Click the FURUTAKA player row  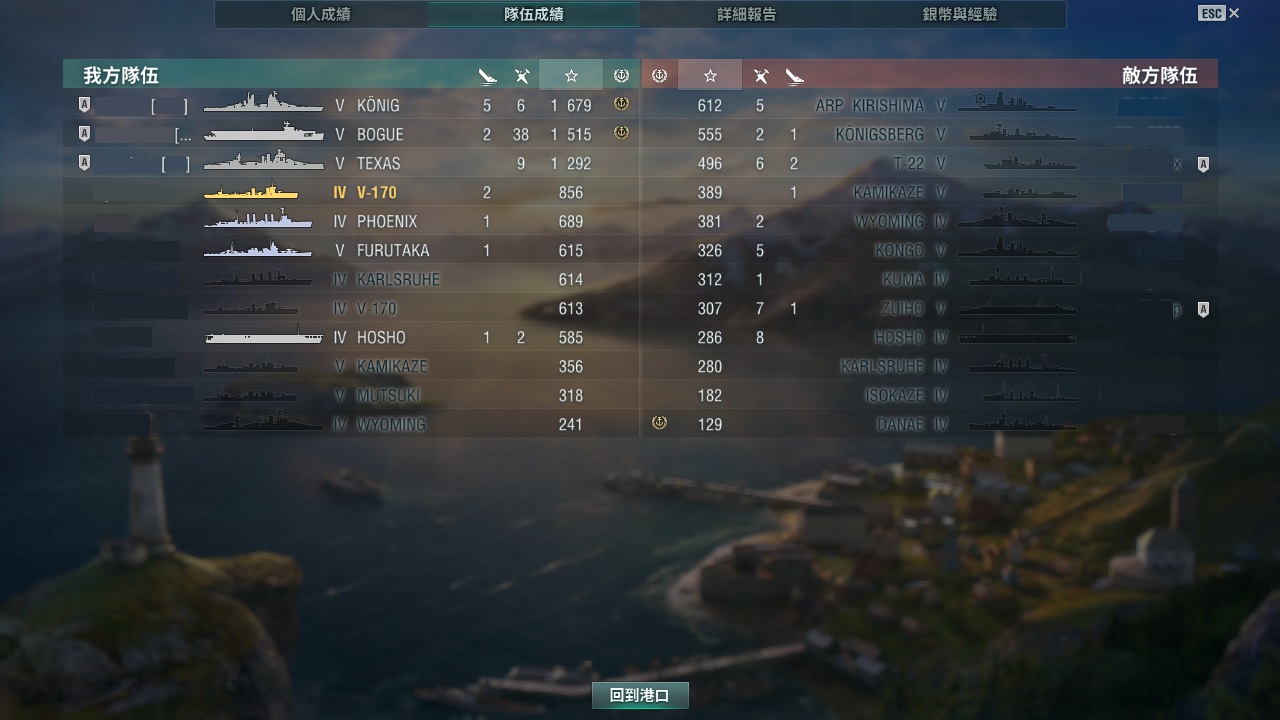pyautogui.click(x=350, y=250)
